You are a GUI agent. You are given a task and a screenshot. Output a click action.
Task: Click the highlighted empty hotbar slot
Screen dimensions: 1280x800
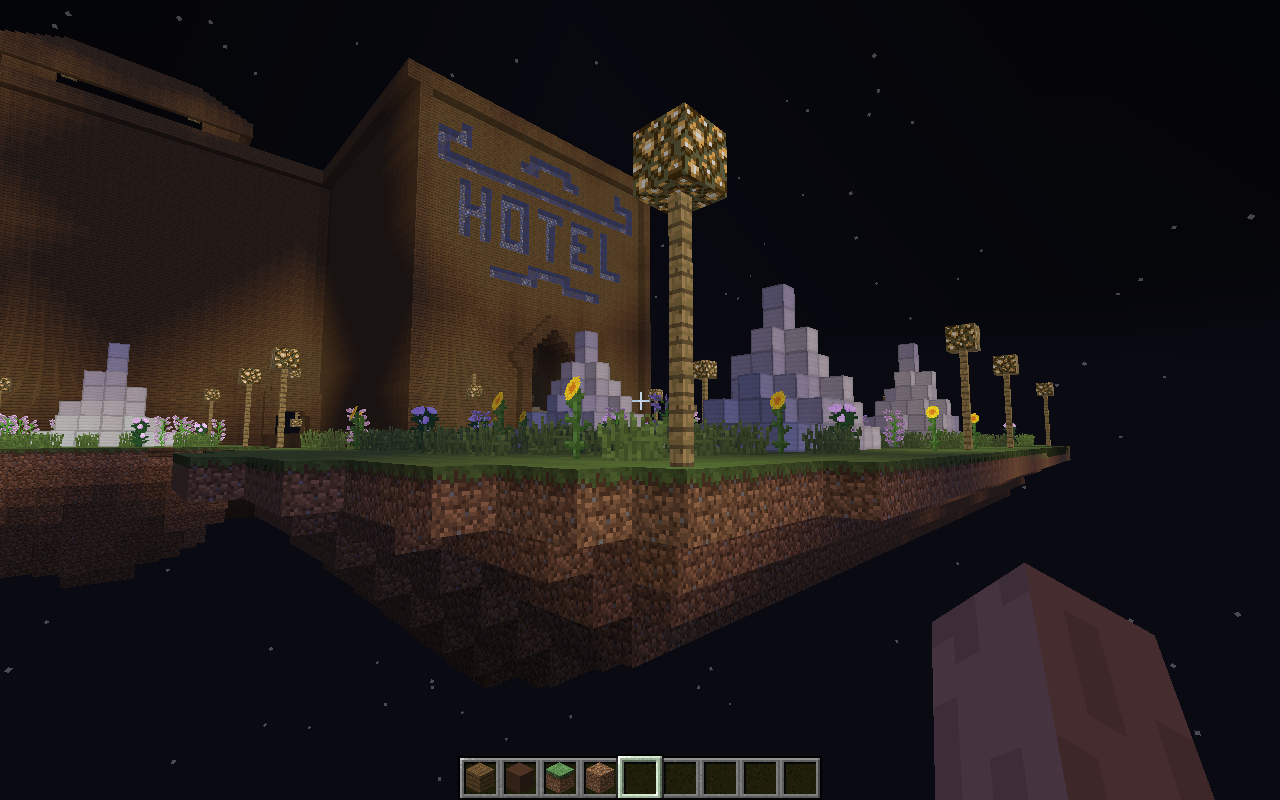coord(640,777)
